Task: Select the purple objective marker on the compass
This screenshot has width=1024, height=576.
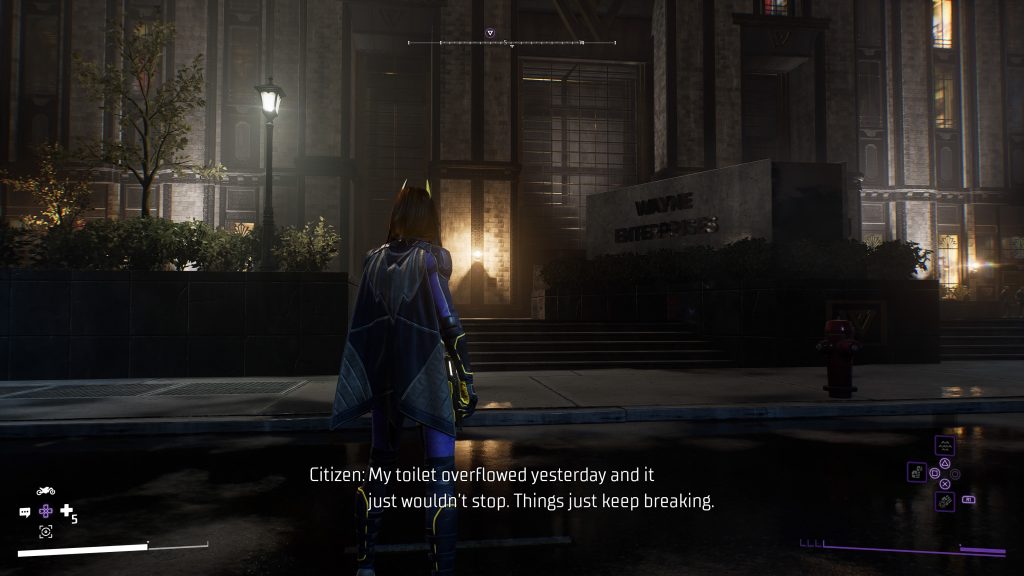Action: (490, 33)
